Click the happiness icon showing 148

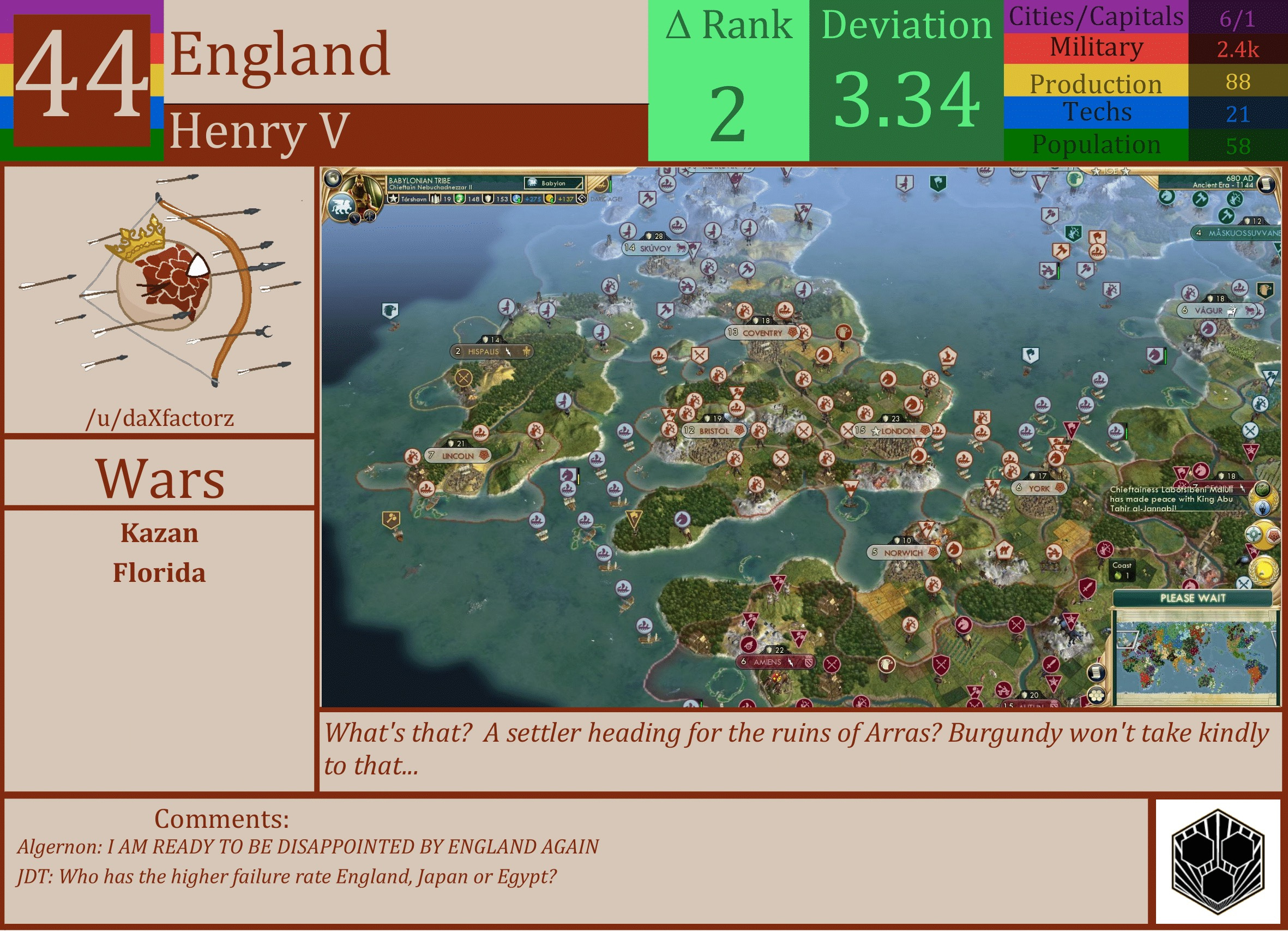tap(460, 200)
